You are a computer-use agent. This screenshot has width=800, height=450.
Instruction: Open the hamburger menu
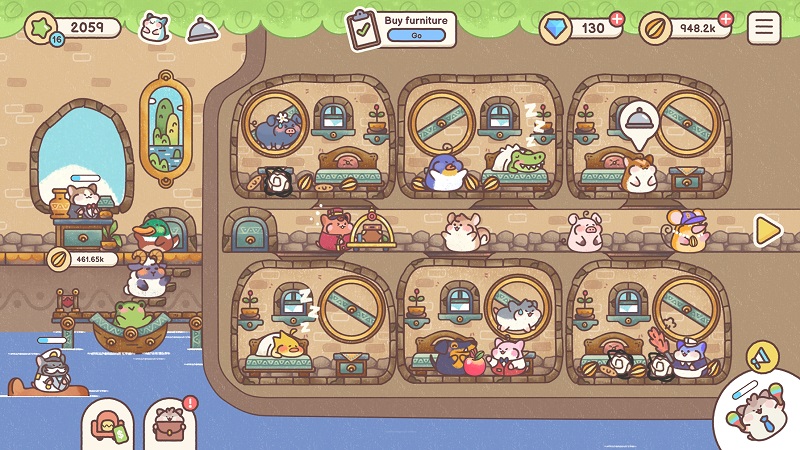coord(764,27)
